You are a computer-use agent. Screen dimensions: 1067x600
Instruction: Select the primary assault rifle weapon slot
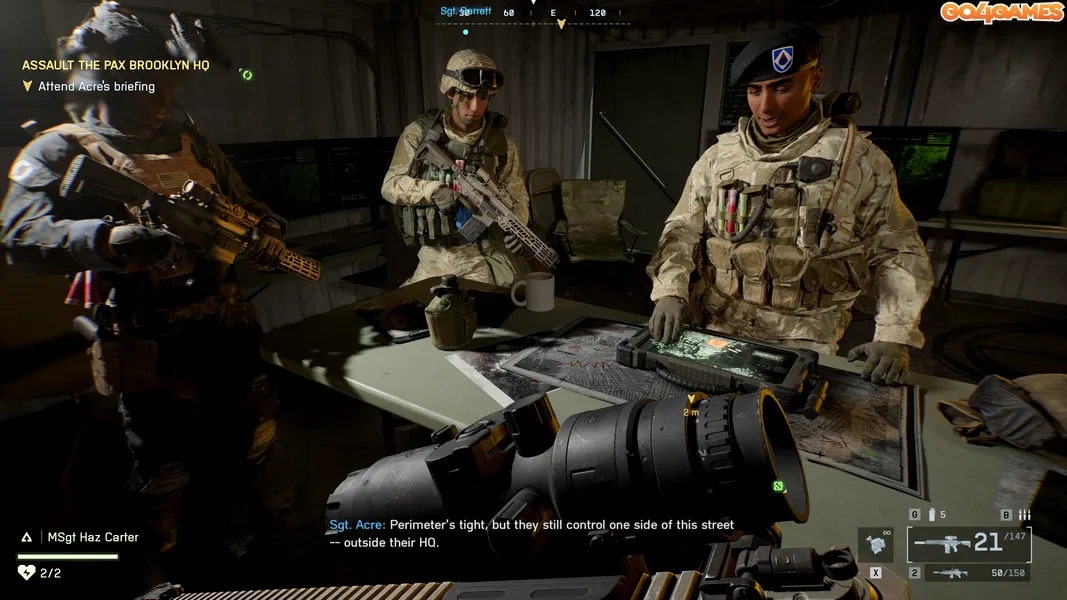(968, 544)
